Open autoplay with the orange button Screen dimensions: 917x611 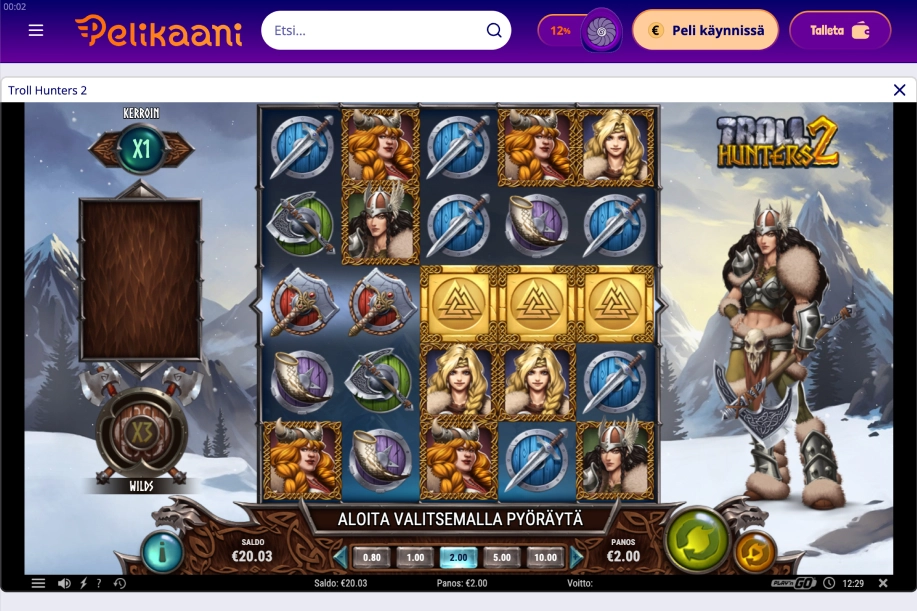tap(755, 552)
